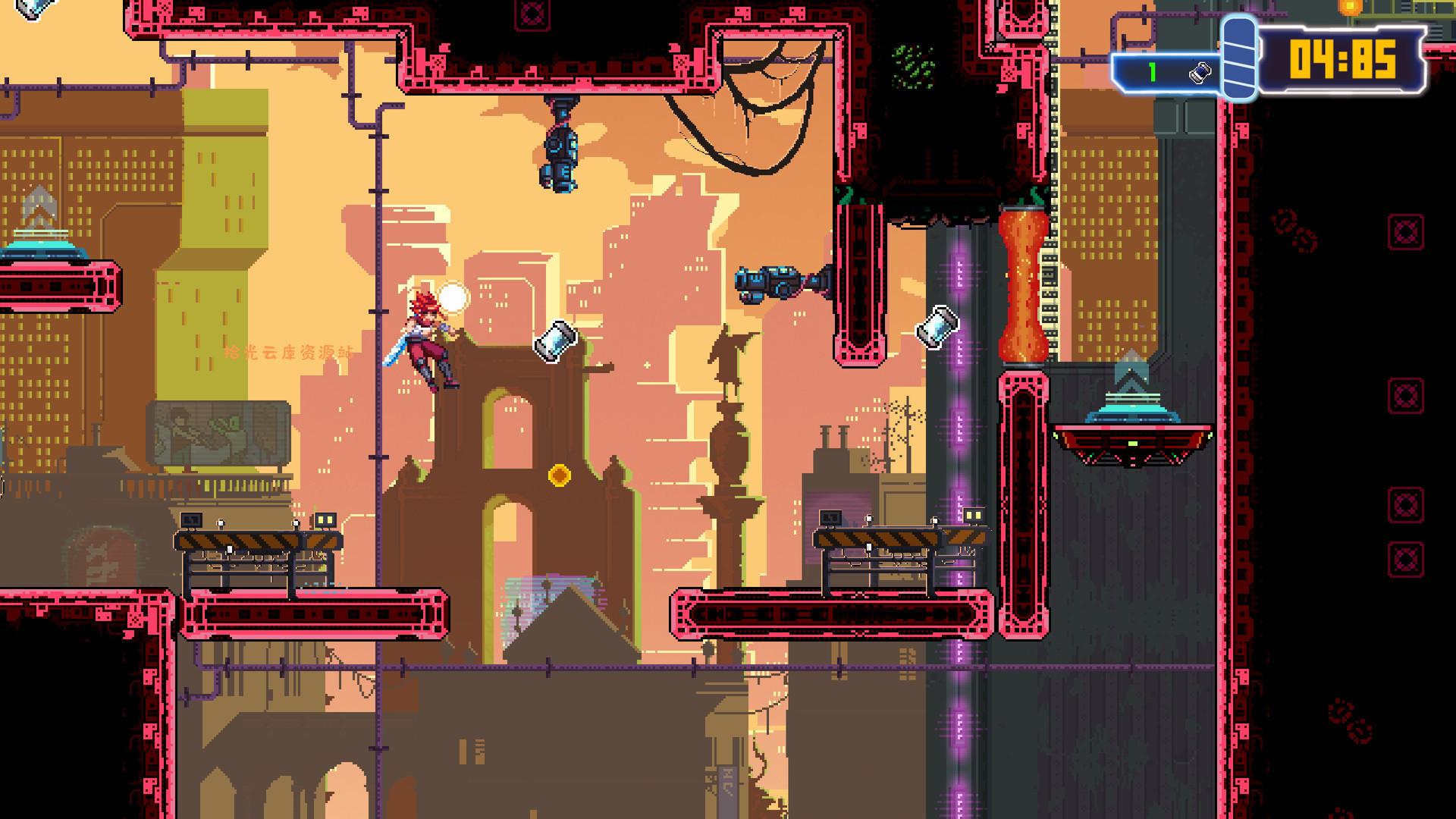Click the hourglass pickup by the purple beam
The height and width of the screenshot is (819, 1456).
point(938,328)
